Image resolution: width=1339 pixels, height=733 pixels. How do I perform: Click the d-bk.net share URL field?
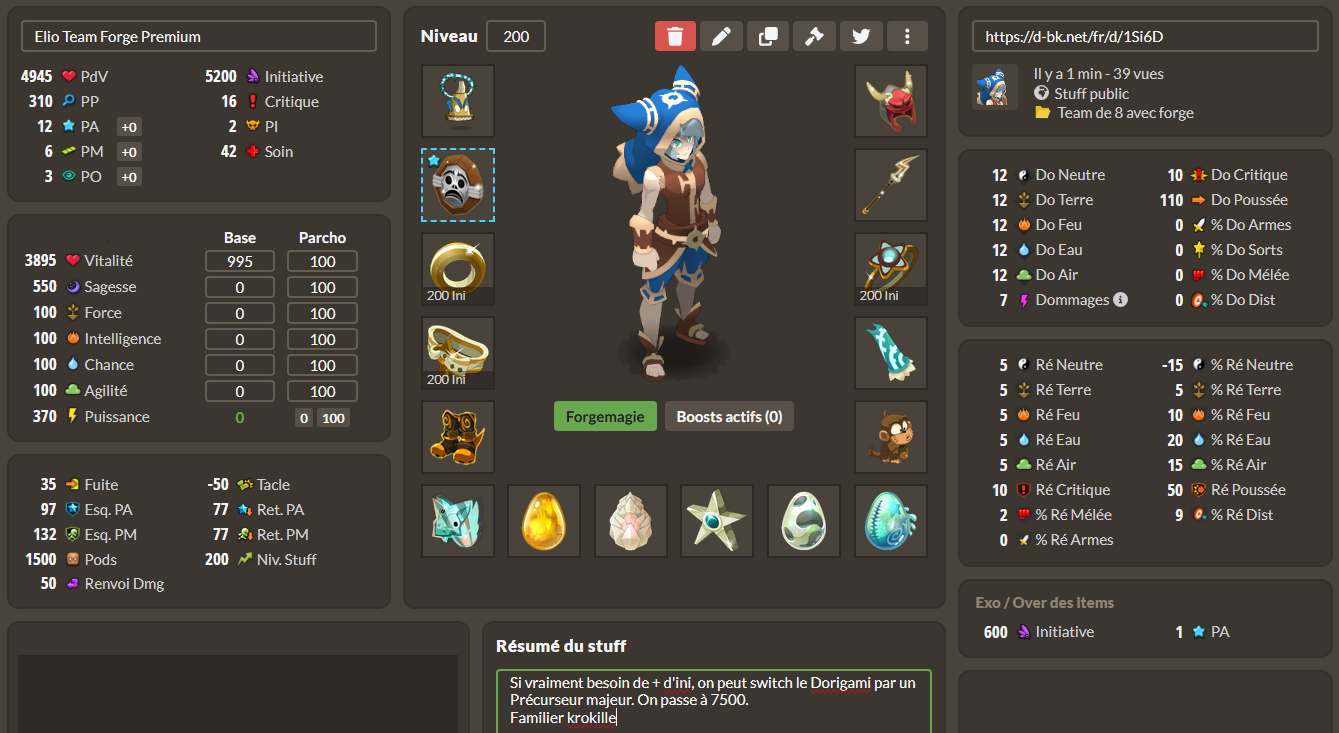click(x=1145, y=36)
